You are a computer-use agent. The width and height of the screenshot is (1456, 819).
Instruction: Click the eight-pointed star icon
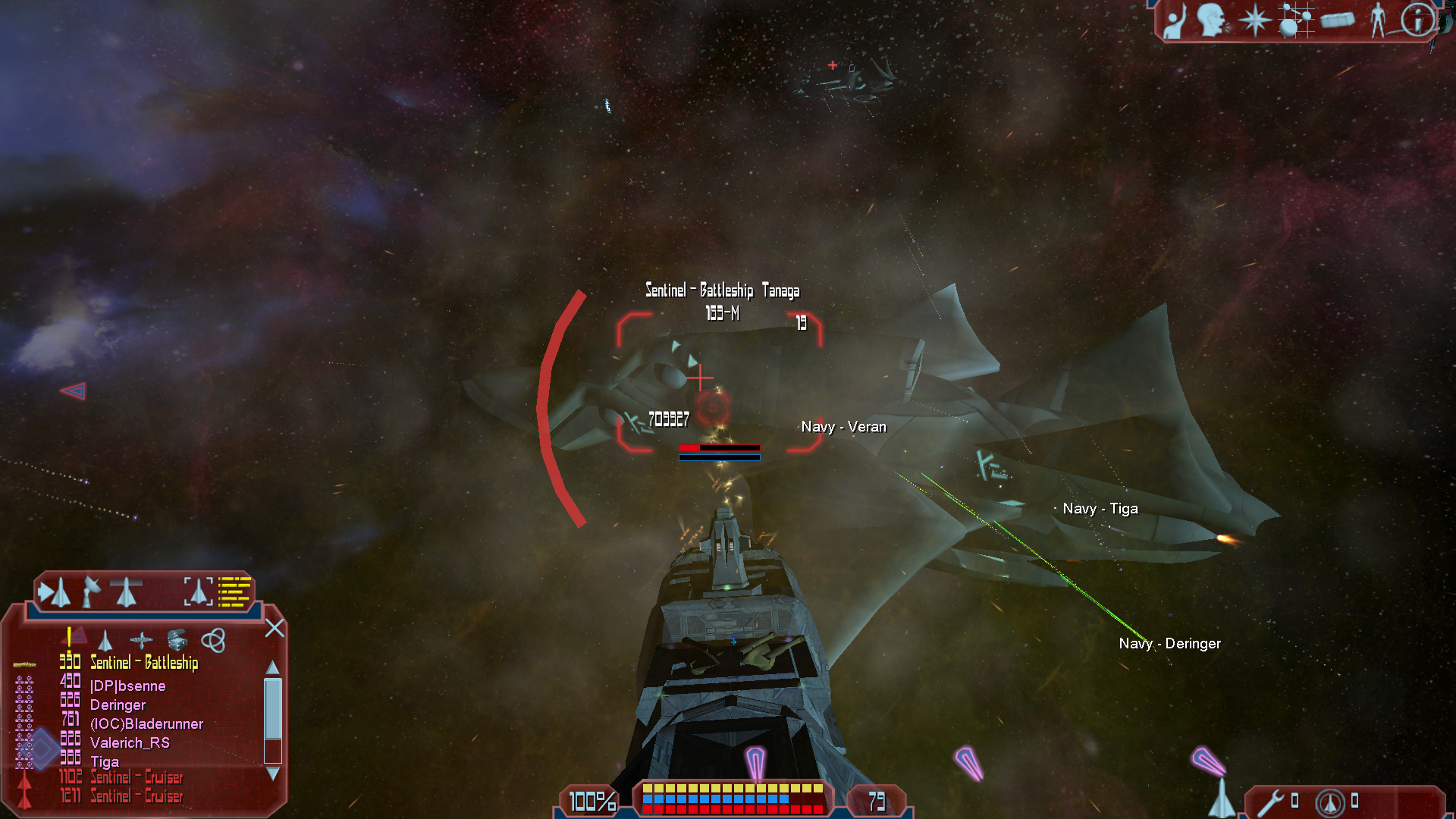(x=1255, y=20)
